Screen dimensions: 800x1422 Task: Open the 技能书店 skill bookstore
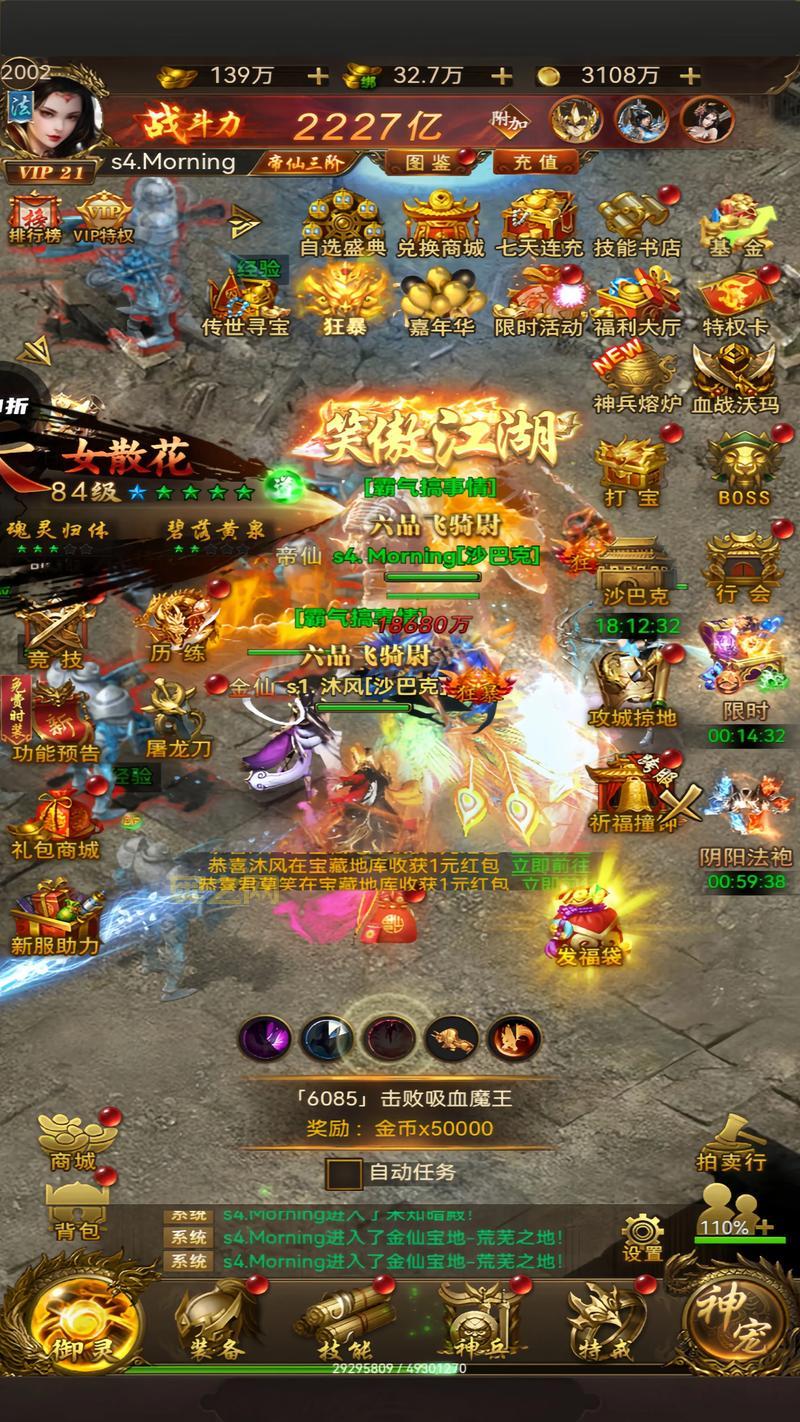click(636, 222)
